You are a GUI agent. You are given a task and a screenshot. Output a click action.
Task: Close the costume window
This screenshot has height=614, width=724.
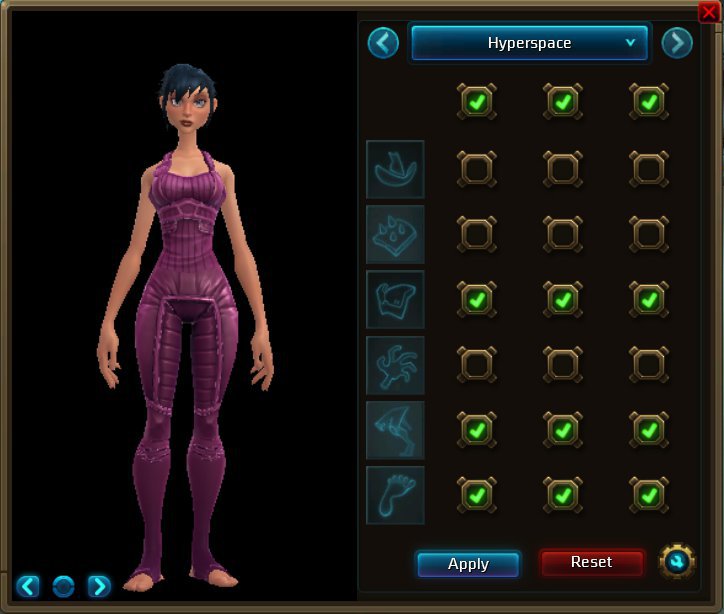[x=708, y=11]
